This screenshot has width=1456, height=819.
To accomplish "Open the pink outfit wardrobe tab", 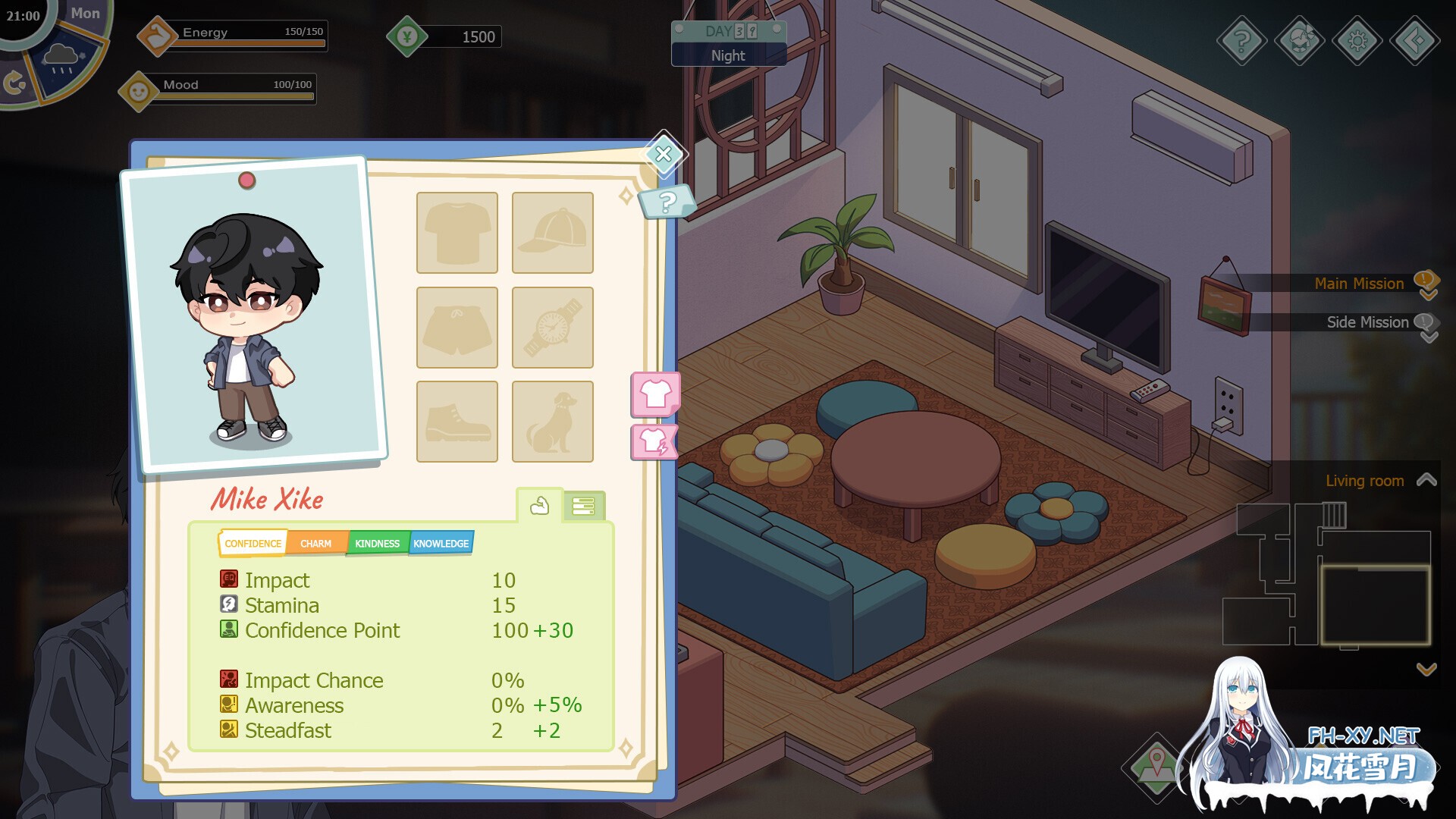I will 655,394.
